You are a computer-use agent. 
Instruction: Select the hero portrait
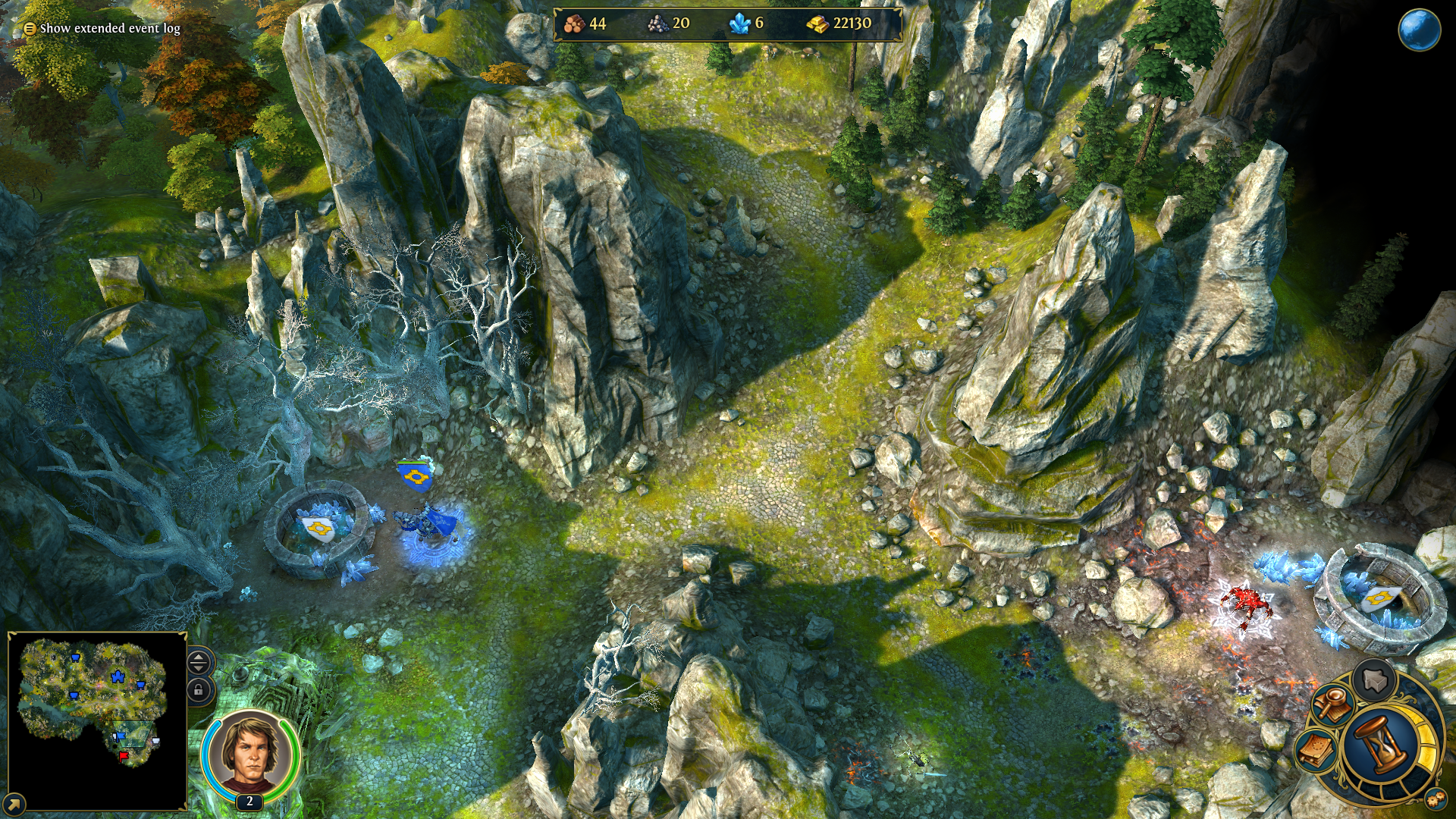[250, 753]
